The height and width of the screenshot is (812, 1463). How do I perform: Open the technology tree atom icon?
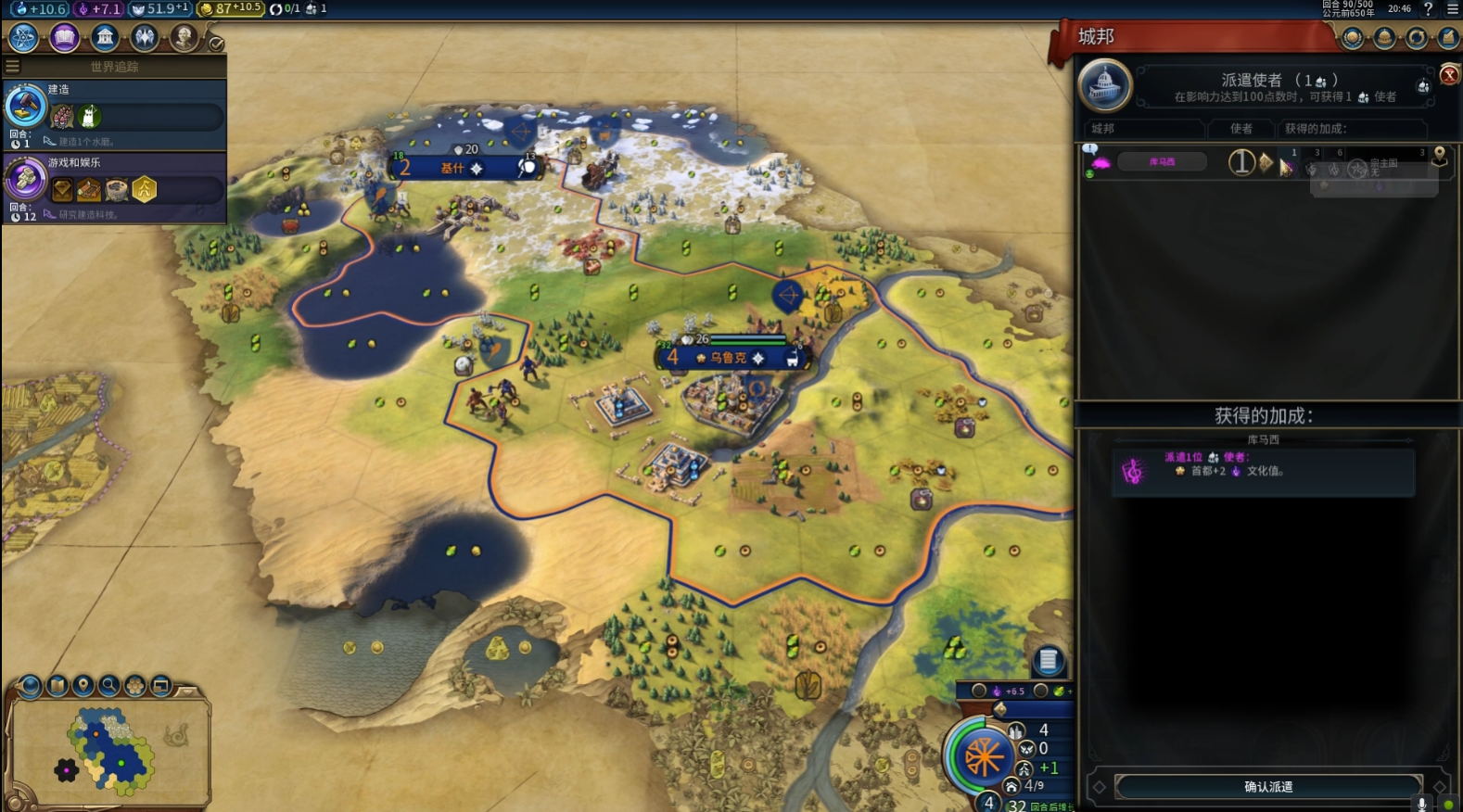point(23,38)
